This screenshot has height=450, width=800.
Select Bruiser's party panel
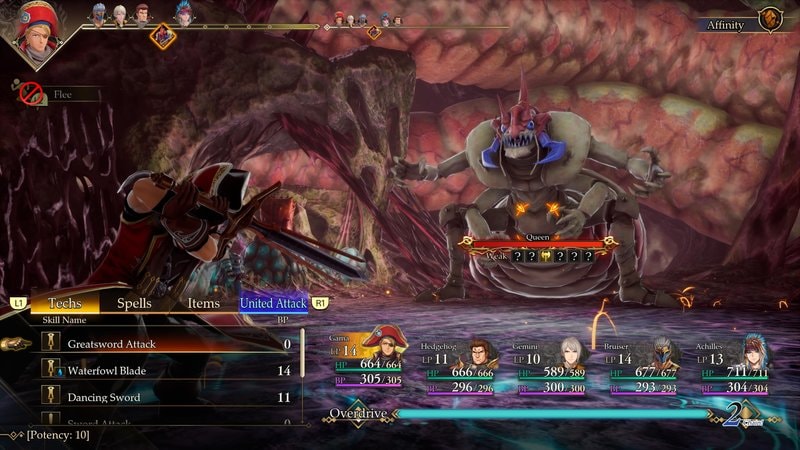click(645, 365)
